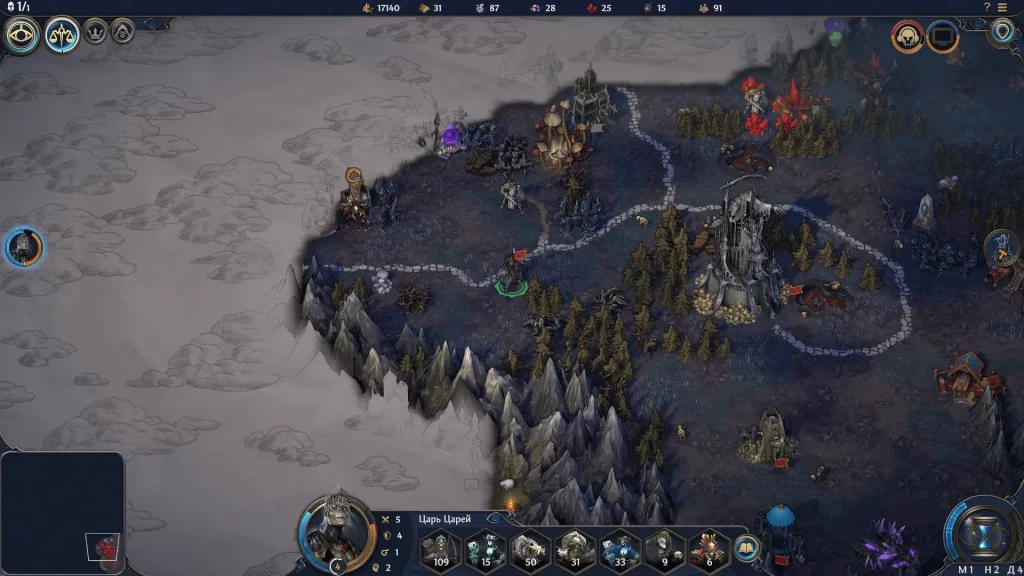Select the hero portrait on left edge
Image resolution: width=1024 pixels, height=576 pixels.
[x=24, y=247]
